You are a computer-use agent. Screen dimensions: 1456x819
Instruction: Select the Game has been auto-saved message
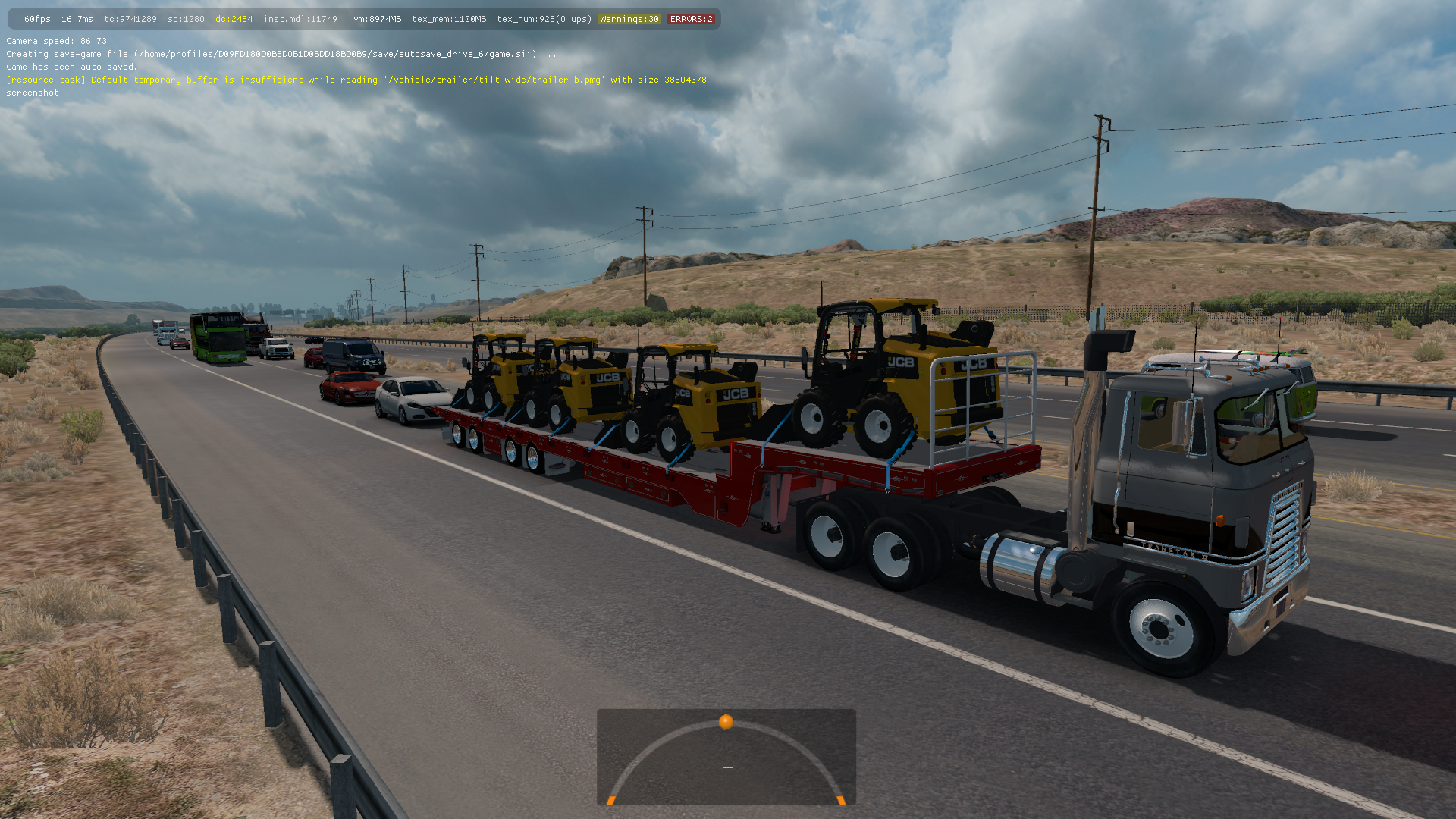(72, 67)
